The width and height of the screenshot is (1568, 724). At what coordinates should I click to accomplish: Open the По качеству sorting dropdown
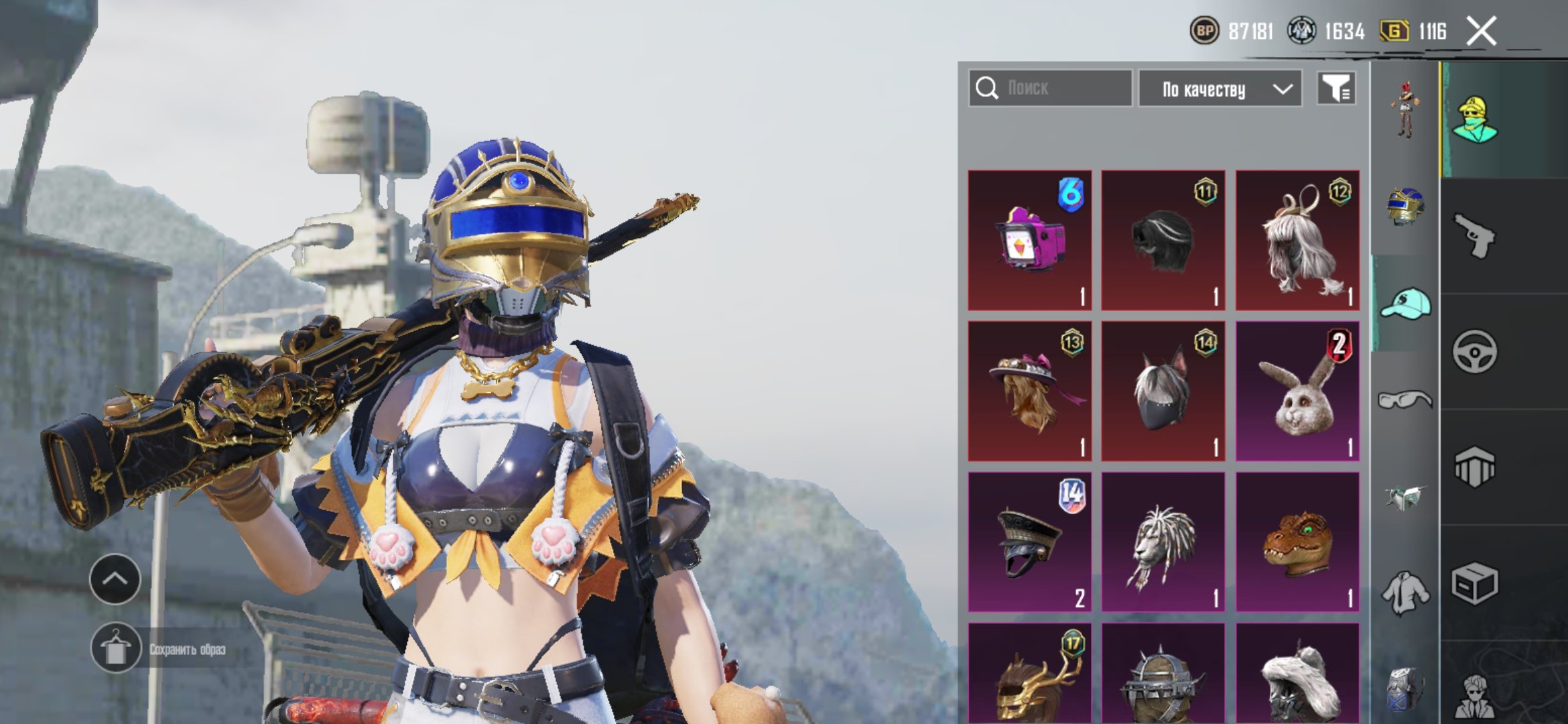point(1220,89)
